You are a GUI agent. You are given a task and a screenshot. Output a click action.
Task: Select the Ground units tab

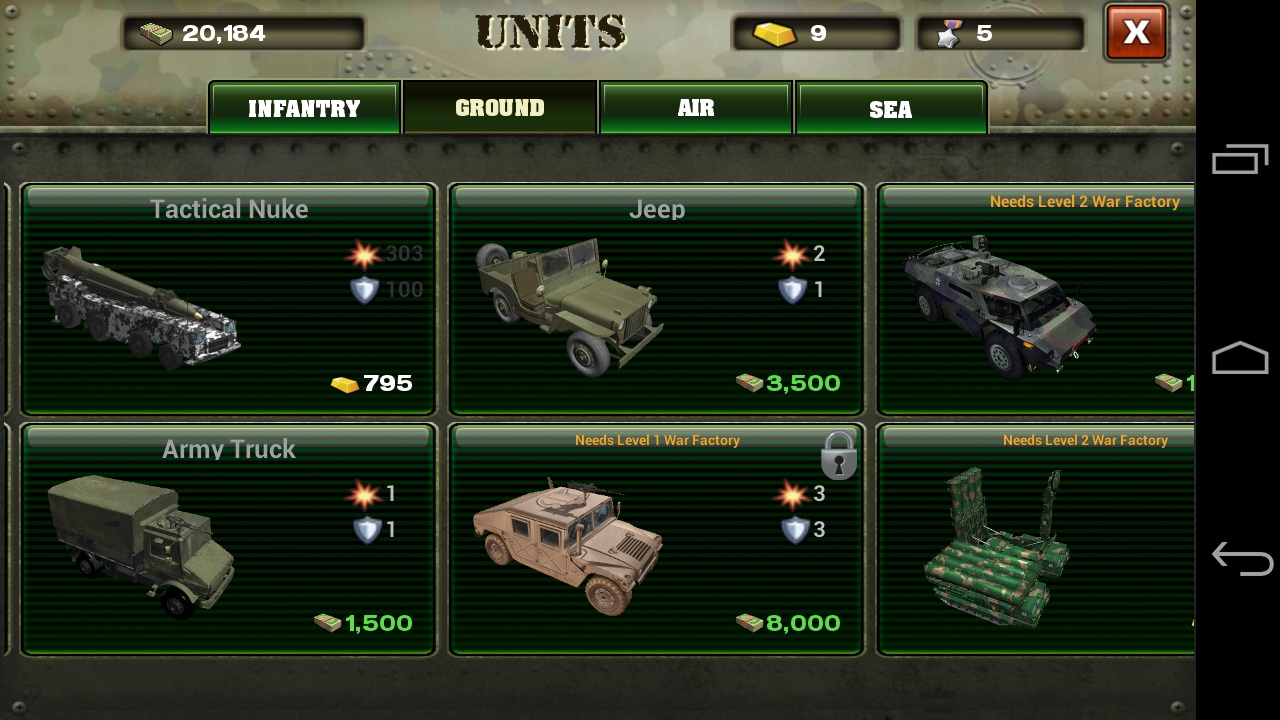[500, 108]
